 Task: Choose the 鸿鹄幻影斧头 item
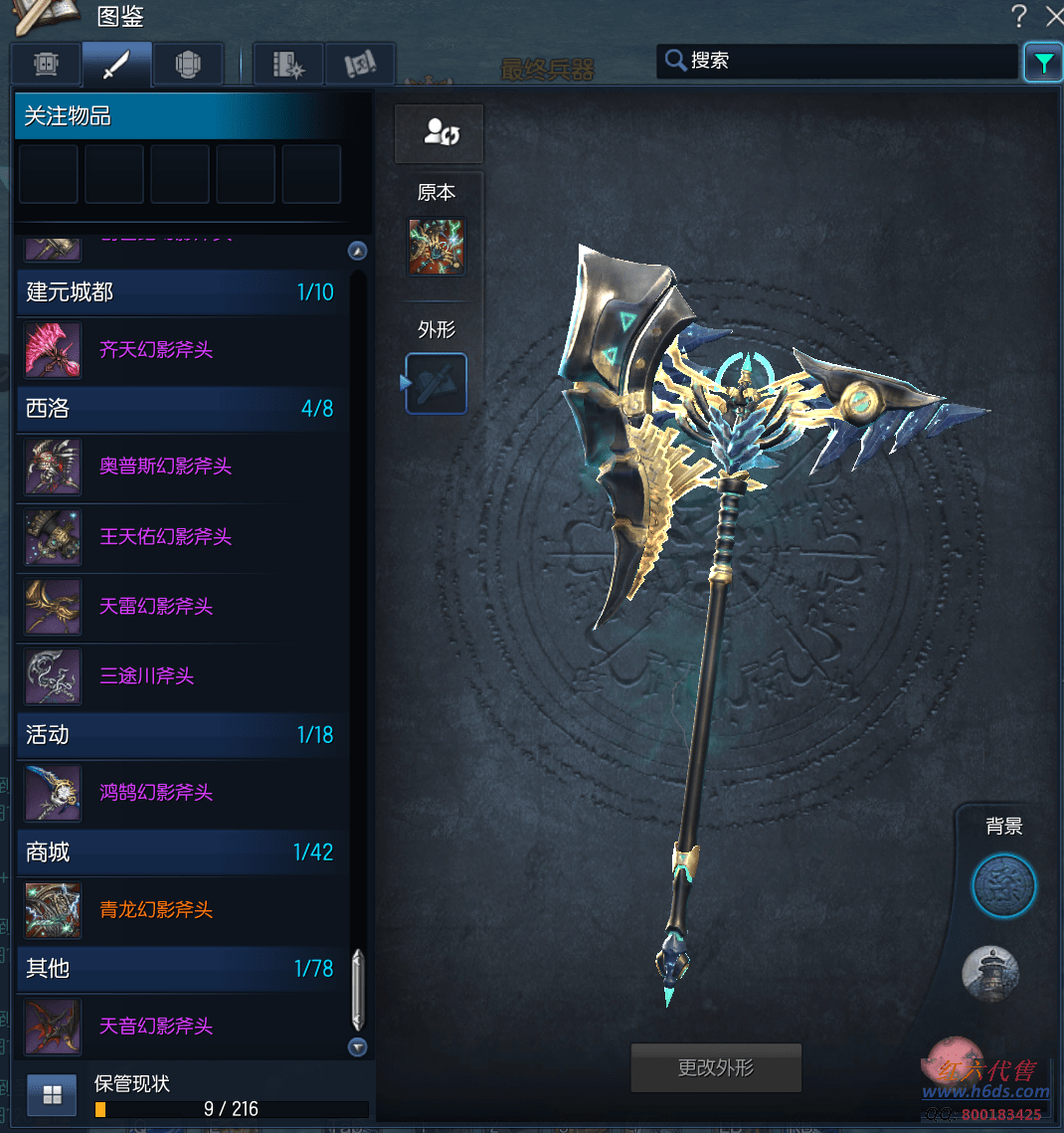click(156, 793)
